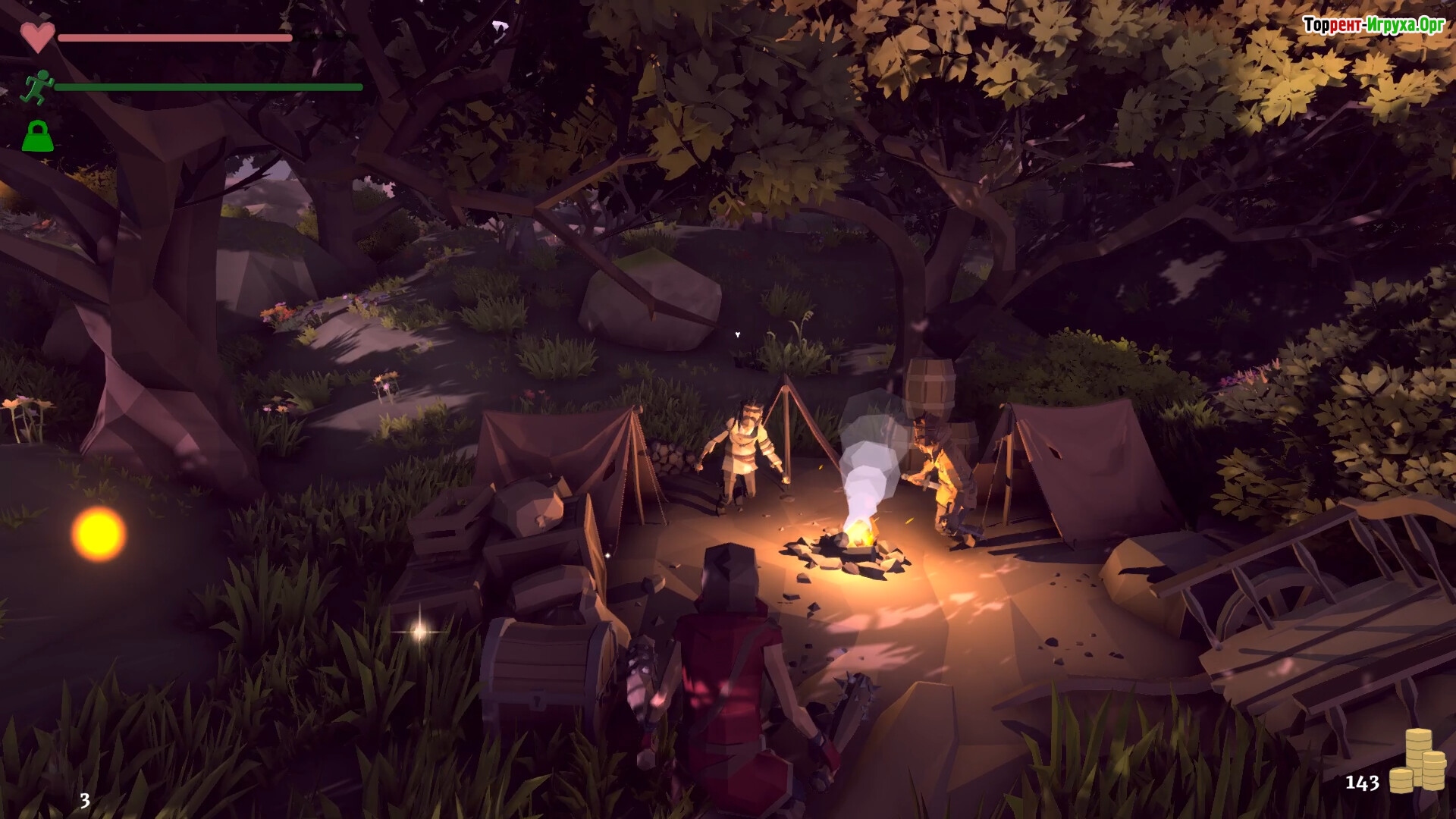Open the Торрент-Игруха.Орг watermark link
The height and width of the screenshot is (819, 1456).
(1373, 25)
